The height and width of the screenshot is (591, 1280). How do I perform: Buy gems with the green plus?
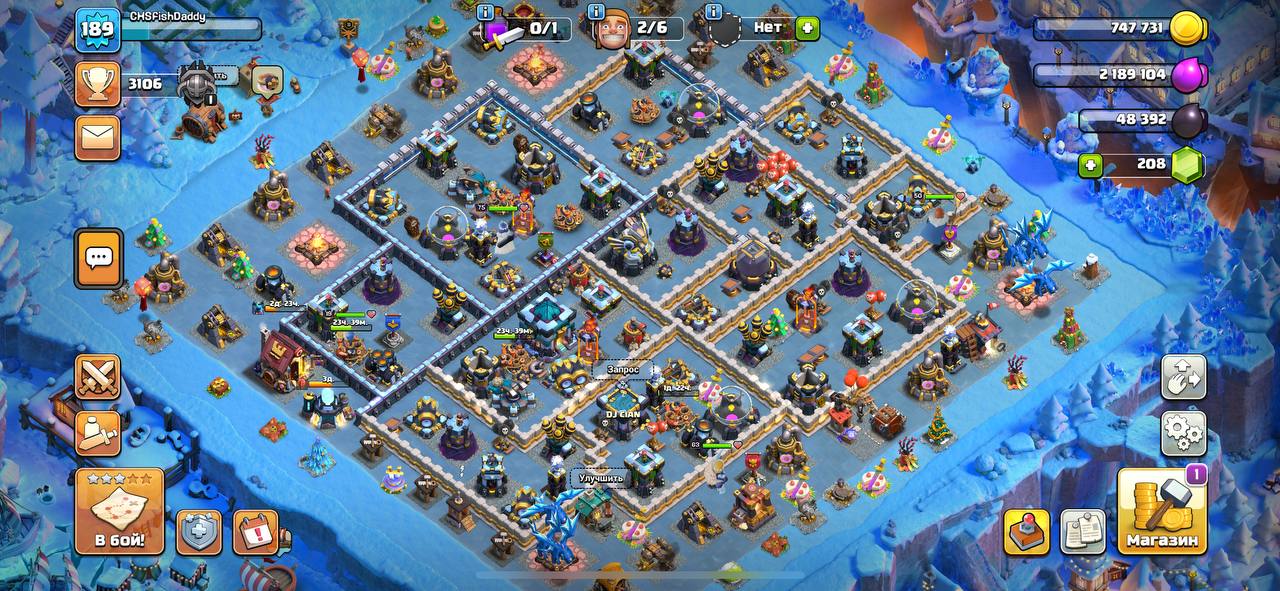point(1090,164)
